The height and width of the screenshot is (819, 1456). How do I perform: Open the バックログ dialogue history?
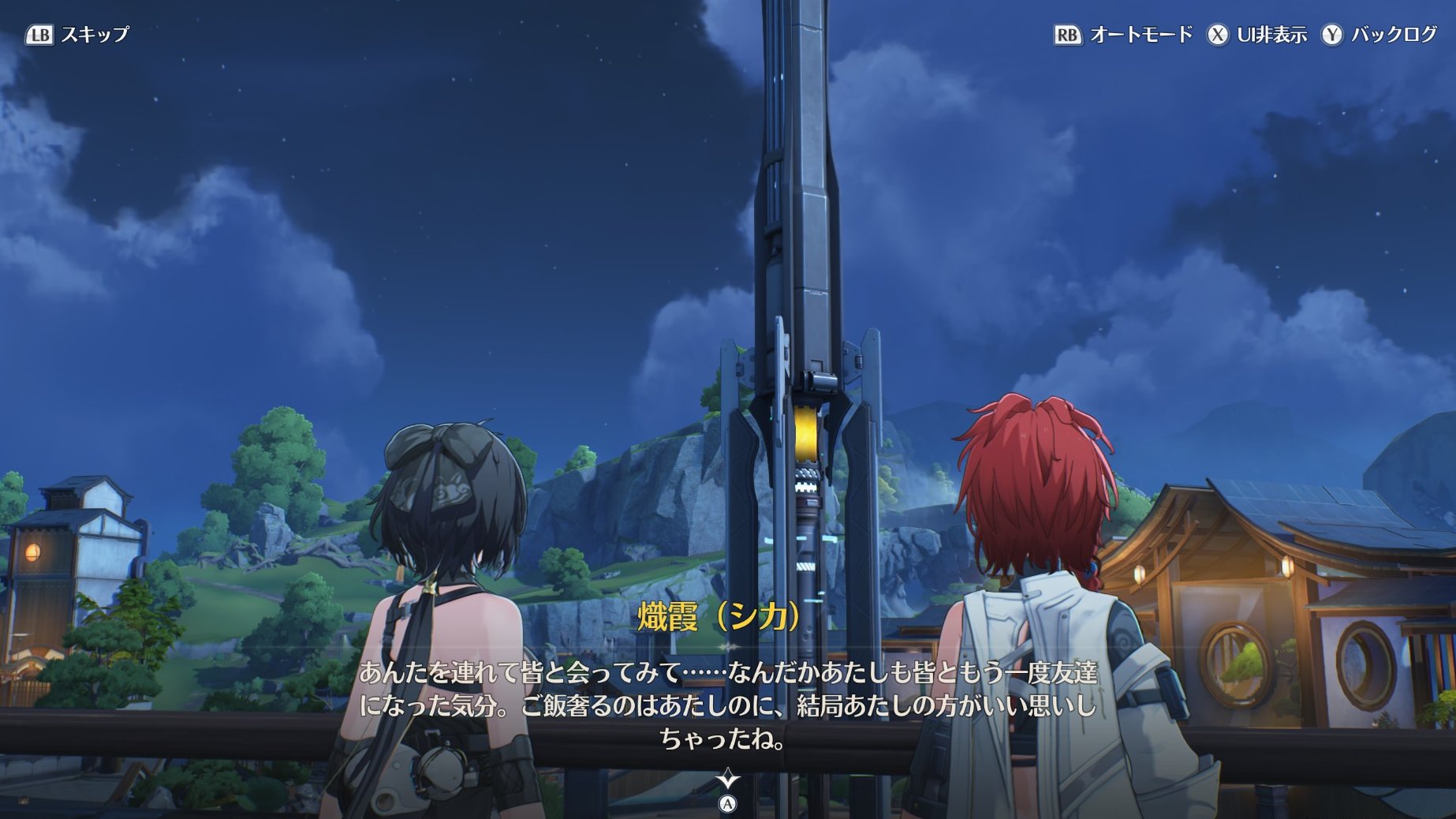(1379, 35)
